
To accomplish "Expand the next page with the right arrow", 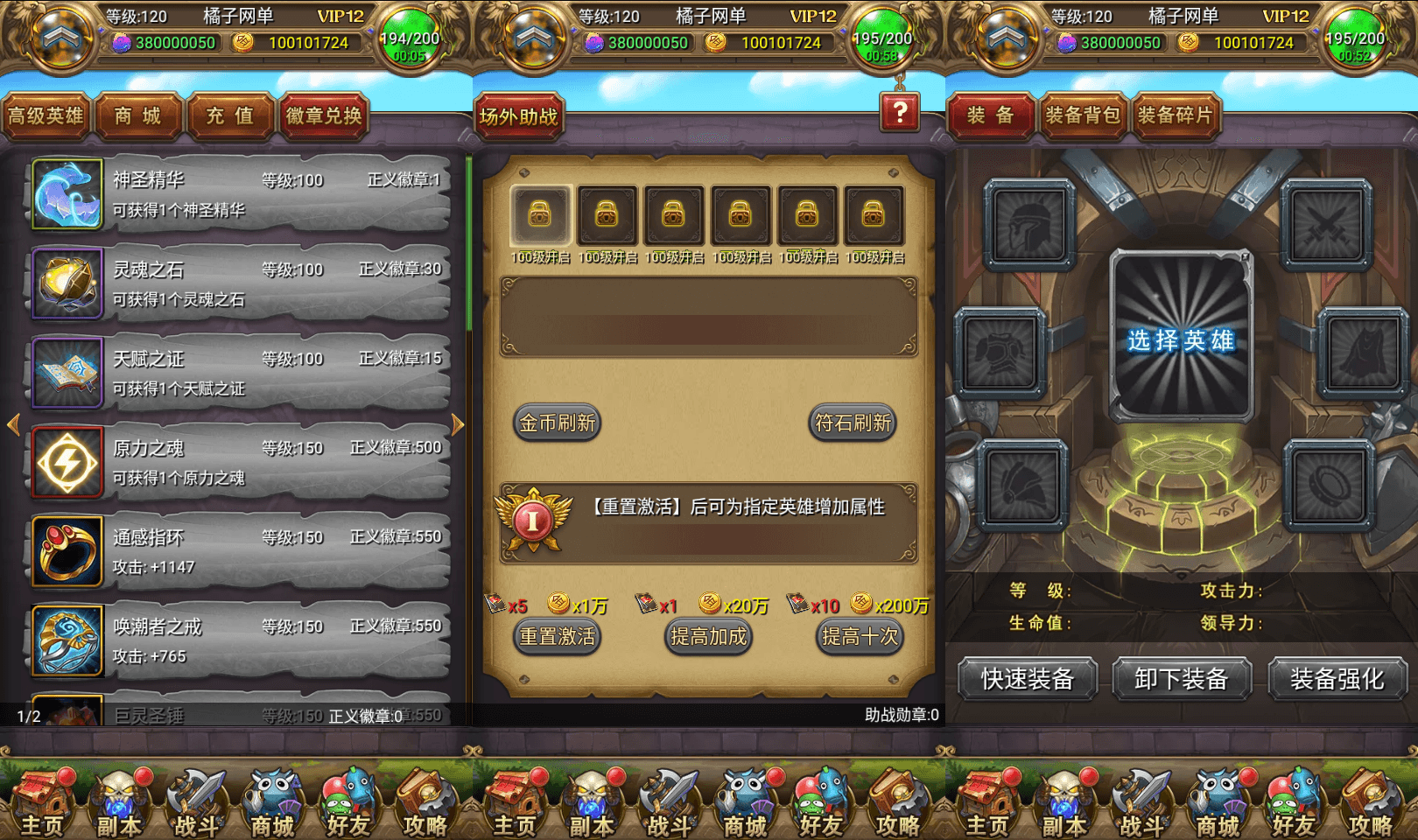I will point(458,423).
